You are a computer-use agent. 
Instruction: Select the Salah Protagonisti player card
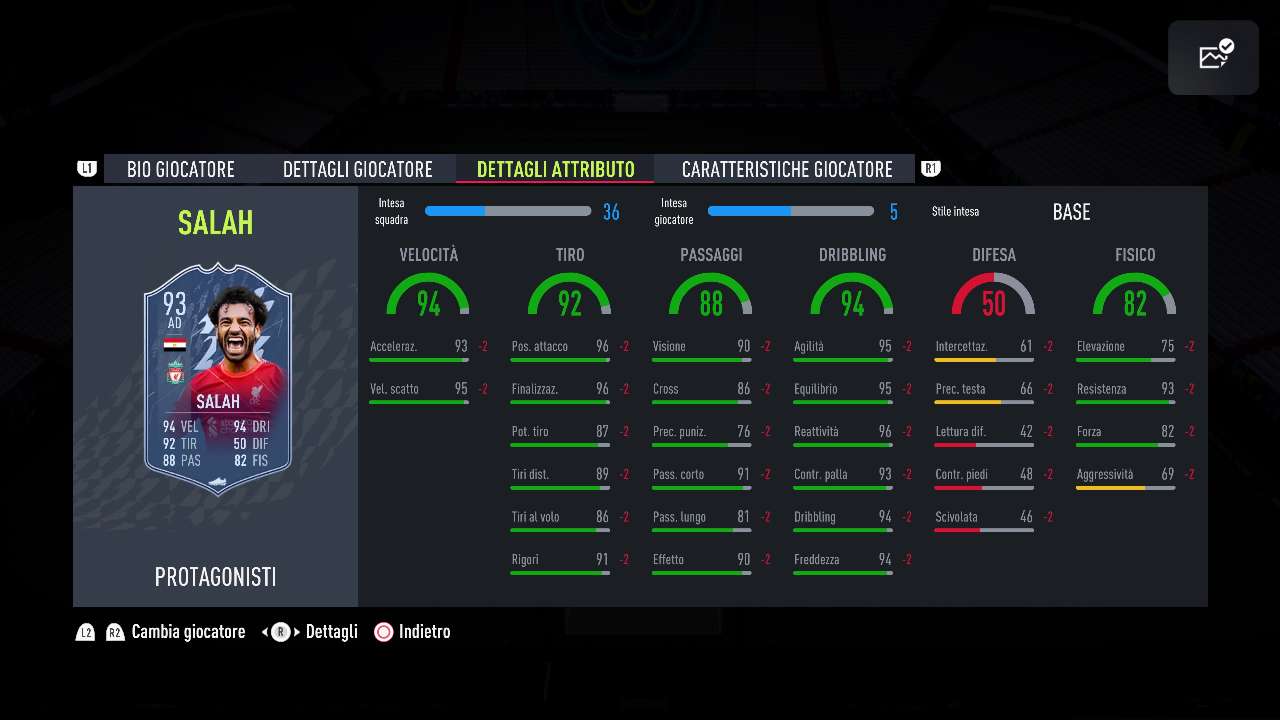click(218, 378)
